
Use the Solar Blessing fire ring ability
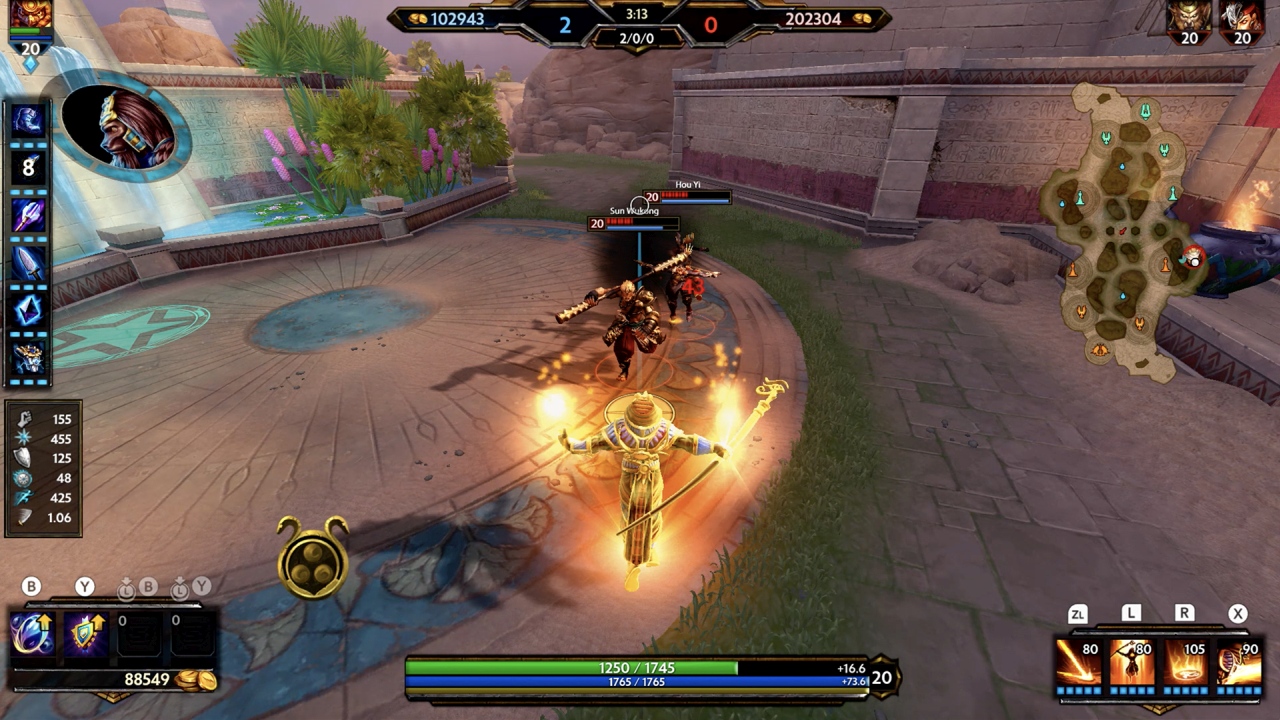[1184, 663]
